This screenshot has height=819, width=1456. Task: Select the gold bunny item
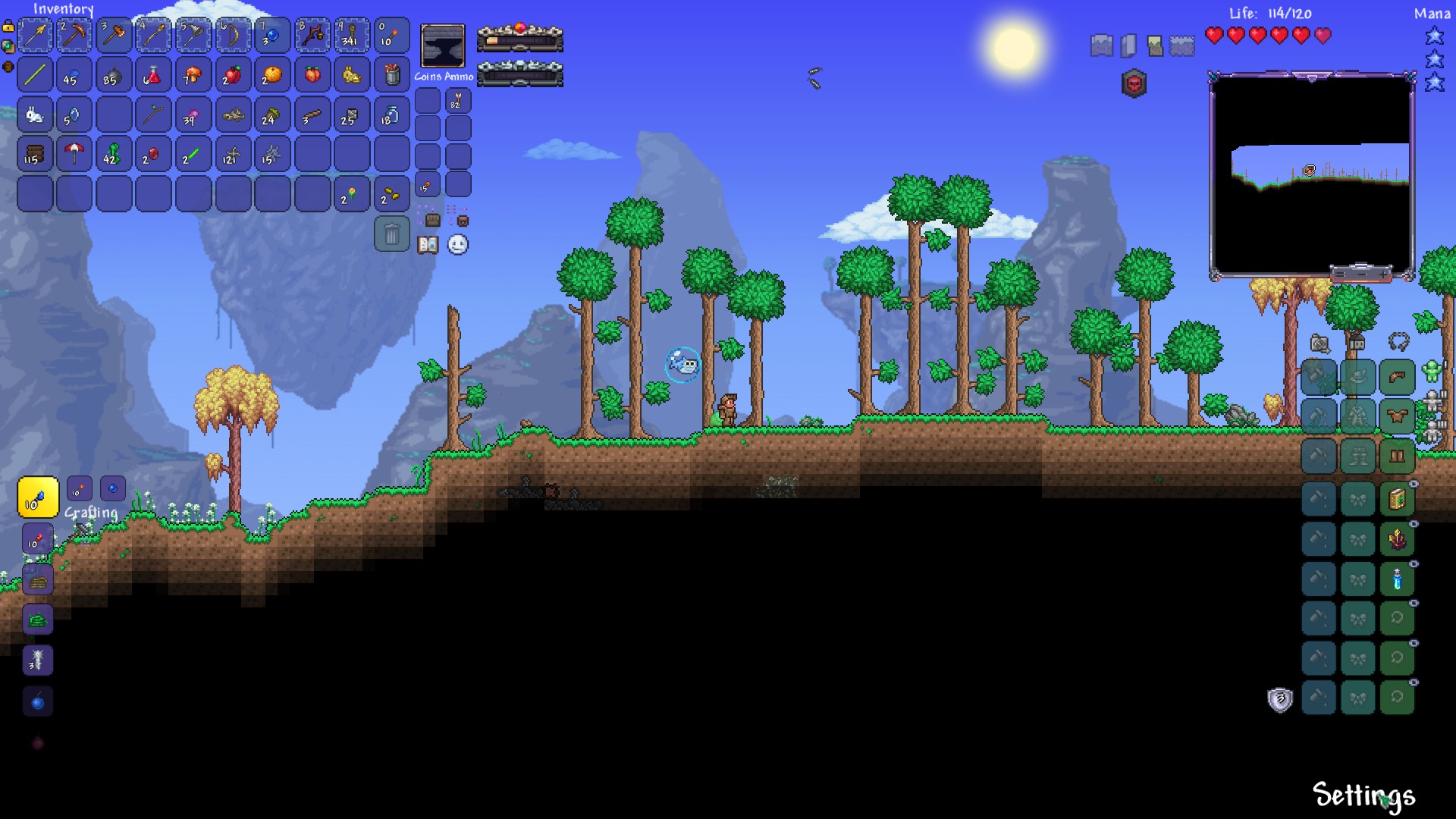pyautogui.click(x=351, y=75)
